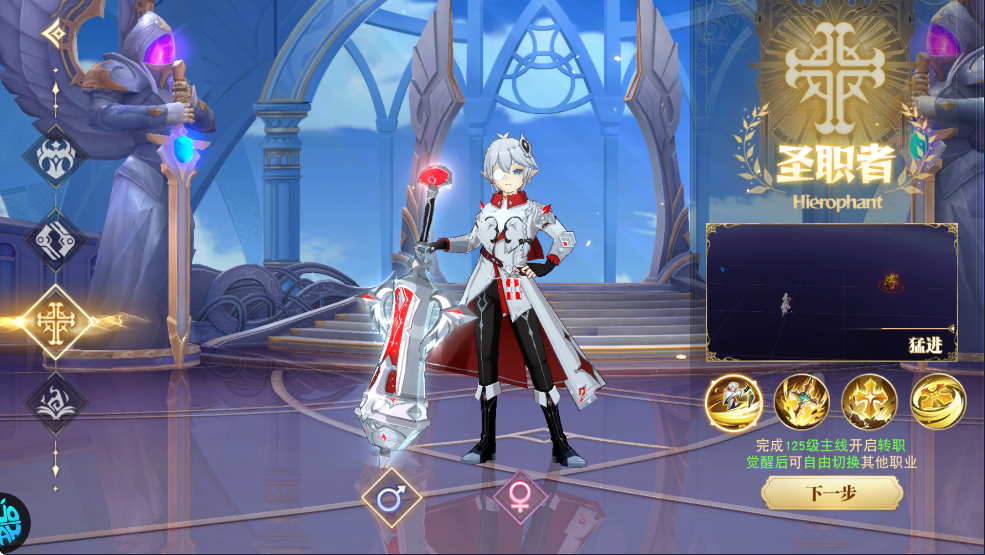This screenshot has height=555, width=985.
Task: Preview the golden cross skill icon
Action: 869,402
